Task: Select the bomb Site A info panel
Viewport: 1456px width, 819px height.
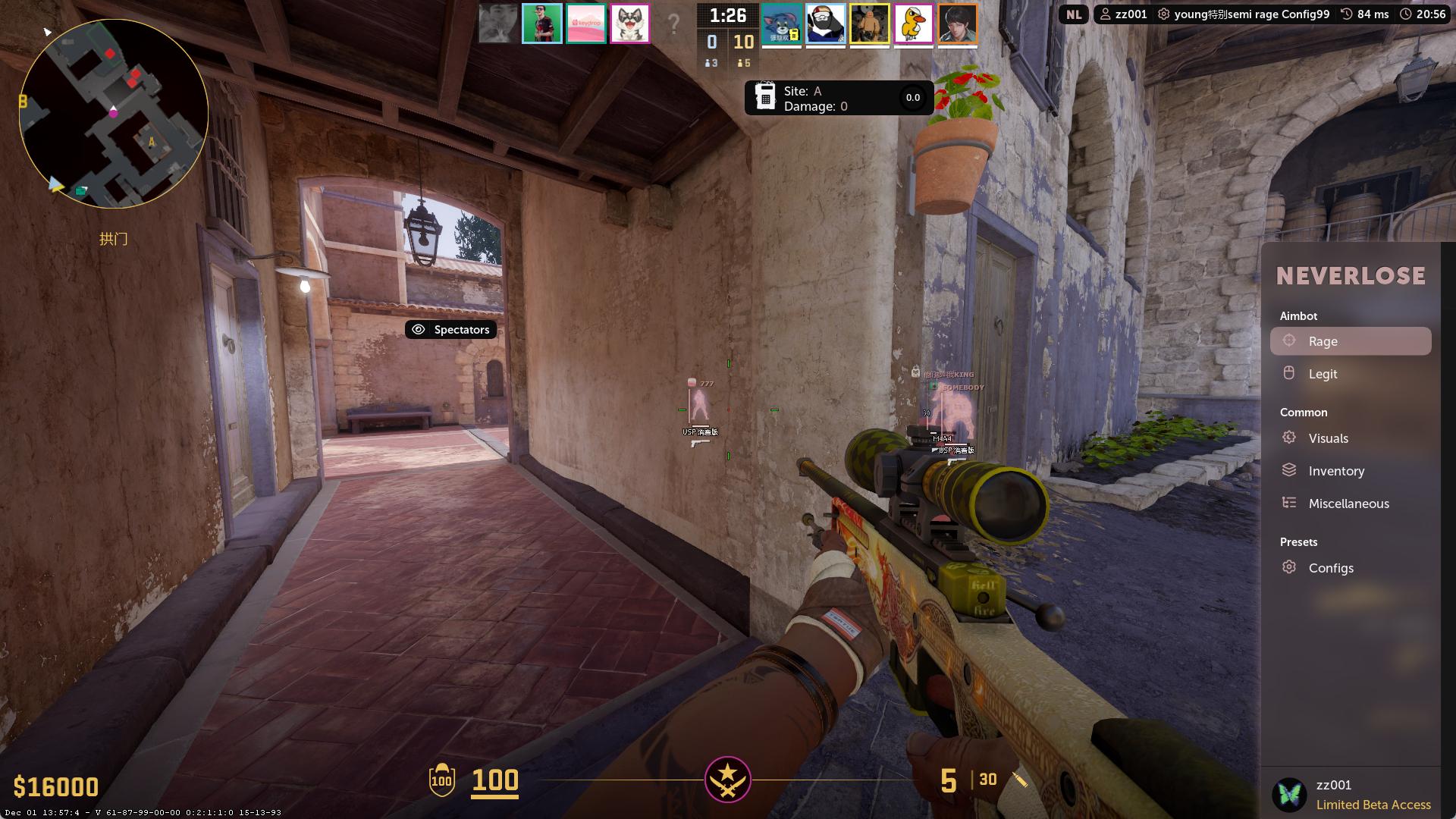Action: click(x=838, y=99)
